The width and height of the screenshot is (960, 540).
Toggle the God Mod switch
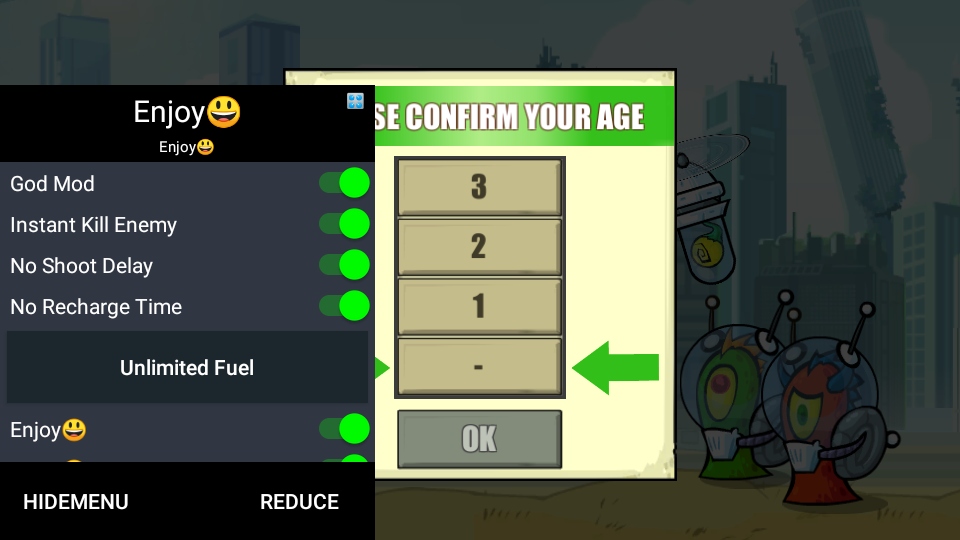(344, 184)
